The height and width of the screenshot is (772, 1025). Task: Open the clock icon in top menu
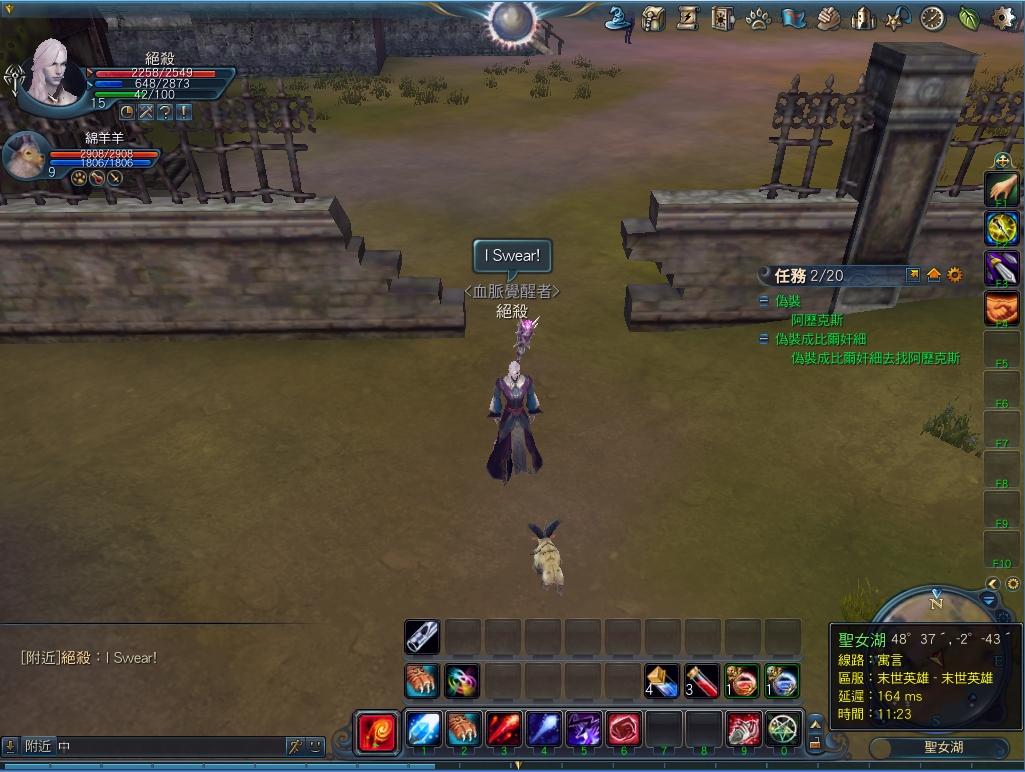[x=932, y=18]
